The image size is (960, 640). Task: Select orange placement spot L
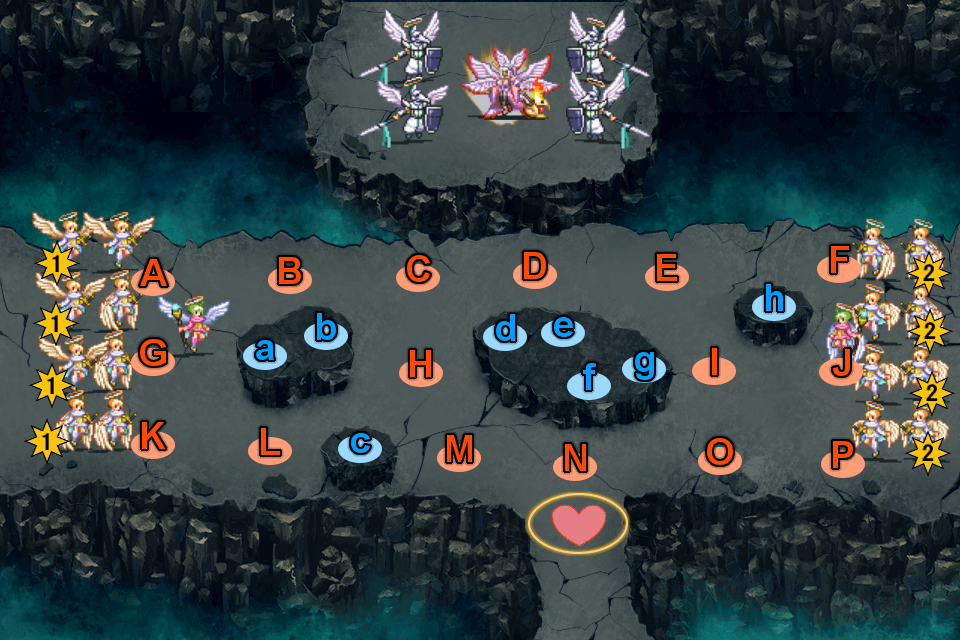coord(269,446)
